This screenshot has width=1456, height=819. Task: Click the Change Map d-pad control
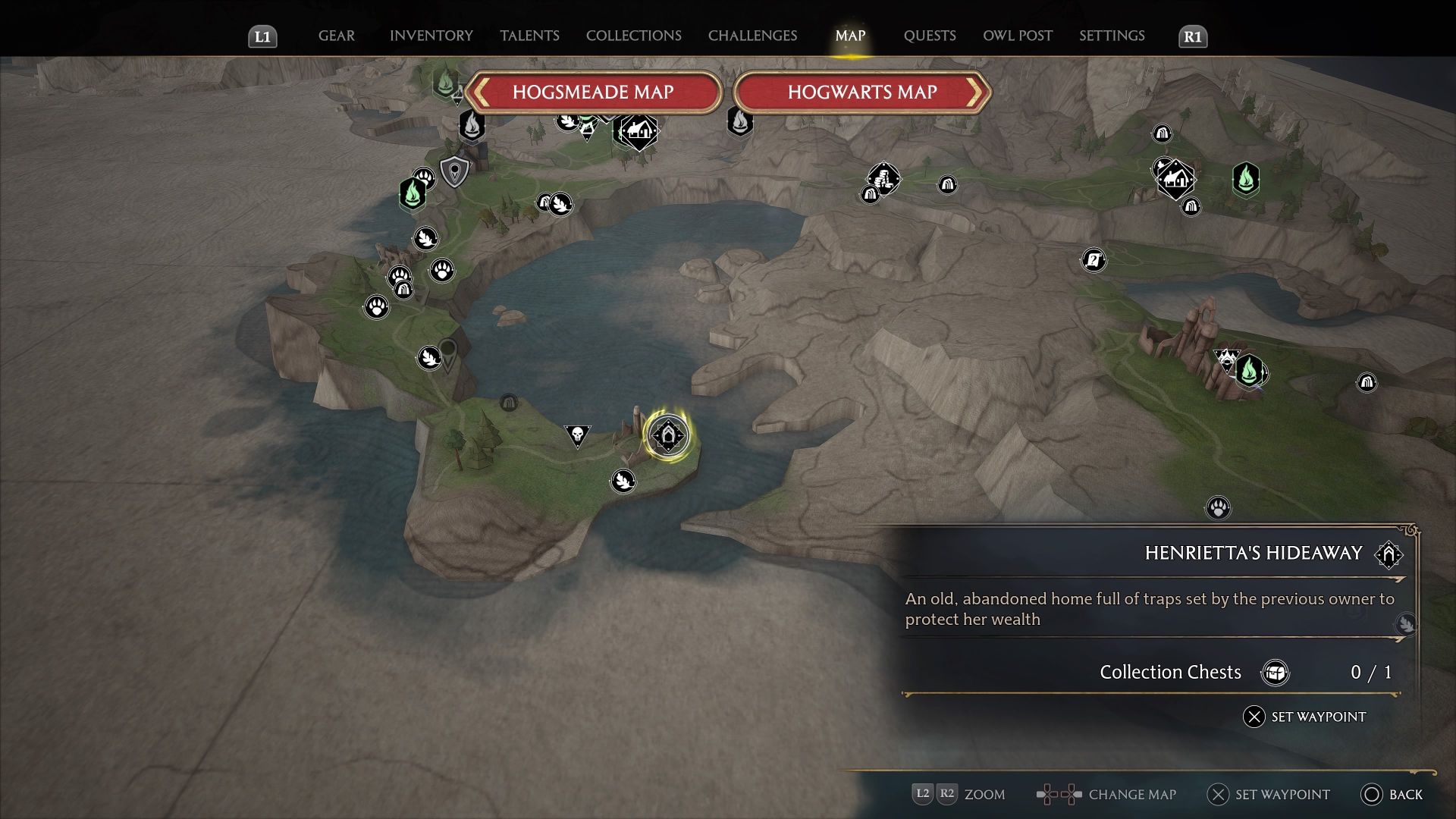pos(1058,795)
